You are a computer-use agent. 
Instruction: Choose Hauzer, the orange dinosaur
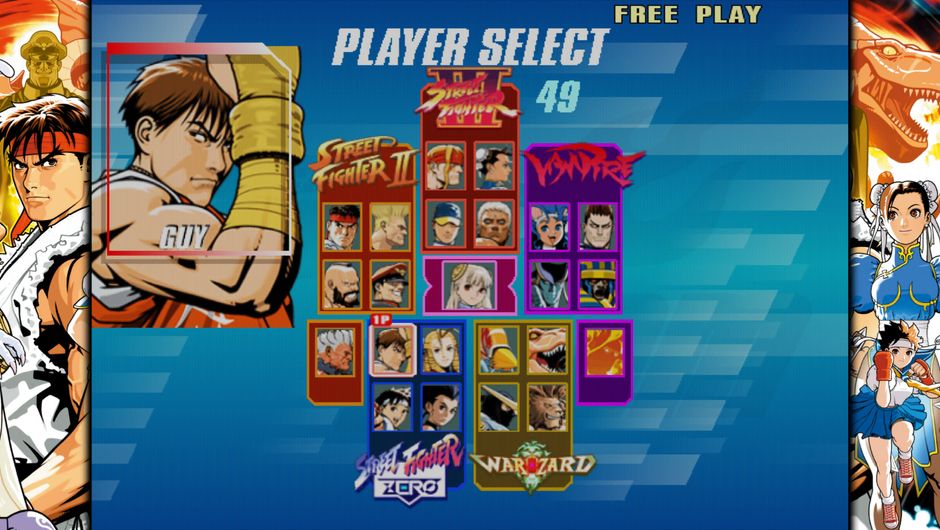[x=547, y=349]
